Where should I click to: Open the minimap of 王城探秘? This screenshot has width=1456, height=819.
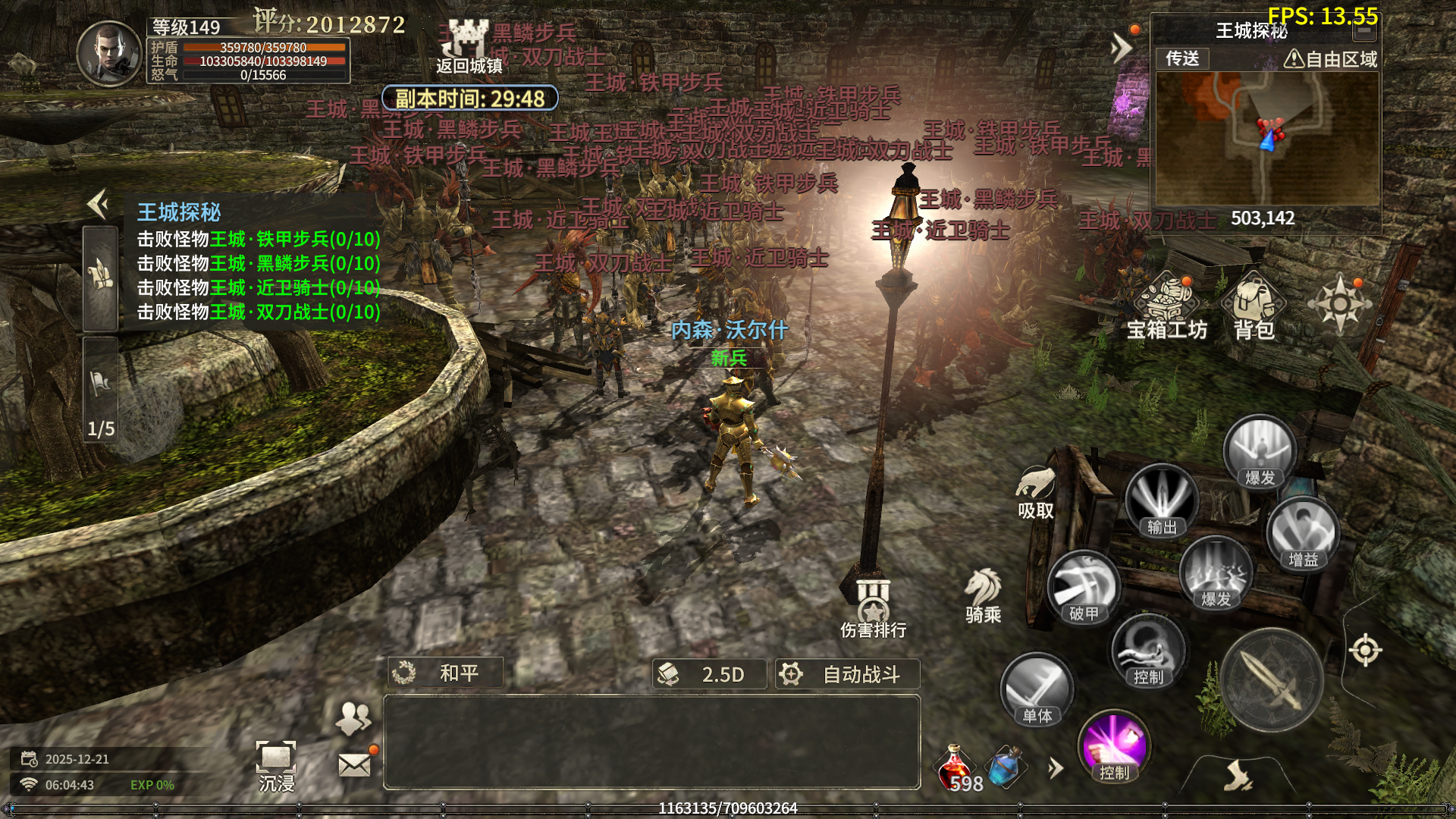[x=1266, y=139]
